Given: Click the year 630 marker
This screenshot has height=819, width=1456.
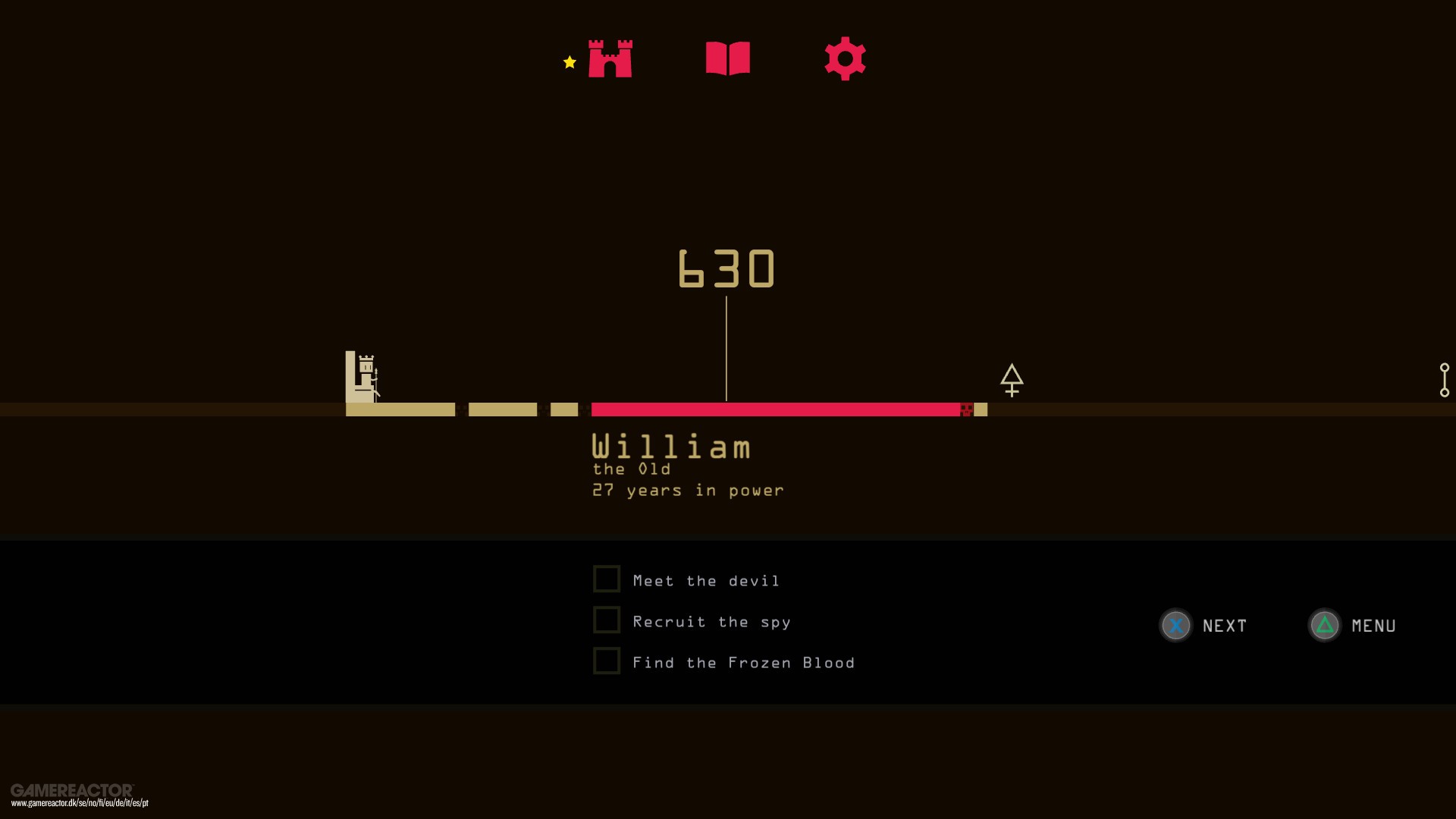Looking at the screenshot, I should [x=726, y=268].
